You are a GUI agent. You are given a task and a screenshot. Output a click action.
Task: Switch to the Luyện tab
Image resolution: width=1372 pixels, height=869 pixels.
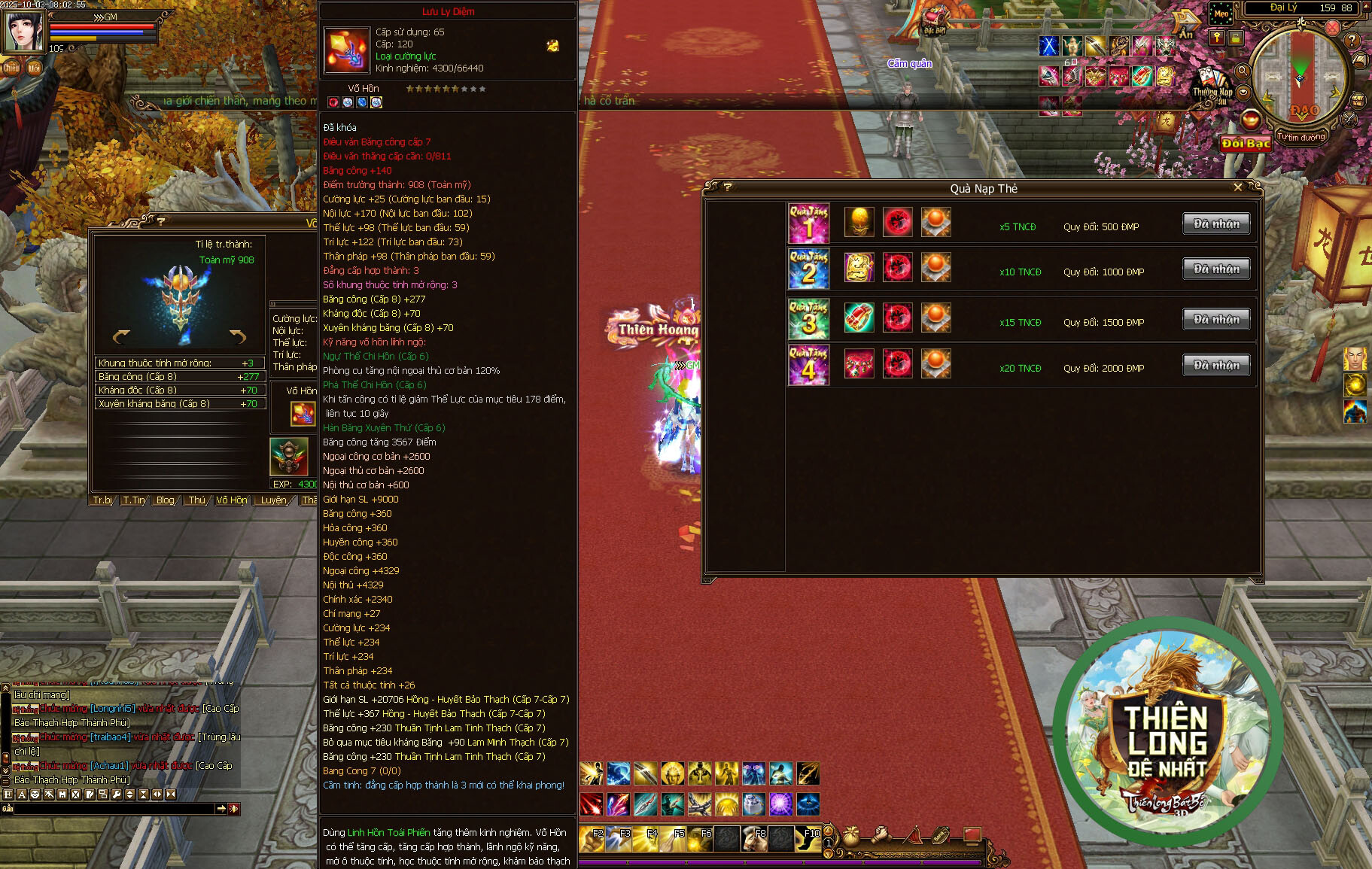(x=273, y=500)
